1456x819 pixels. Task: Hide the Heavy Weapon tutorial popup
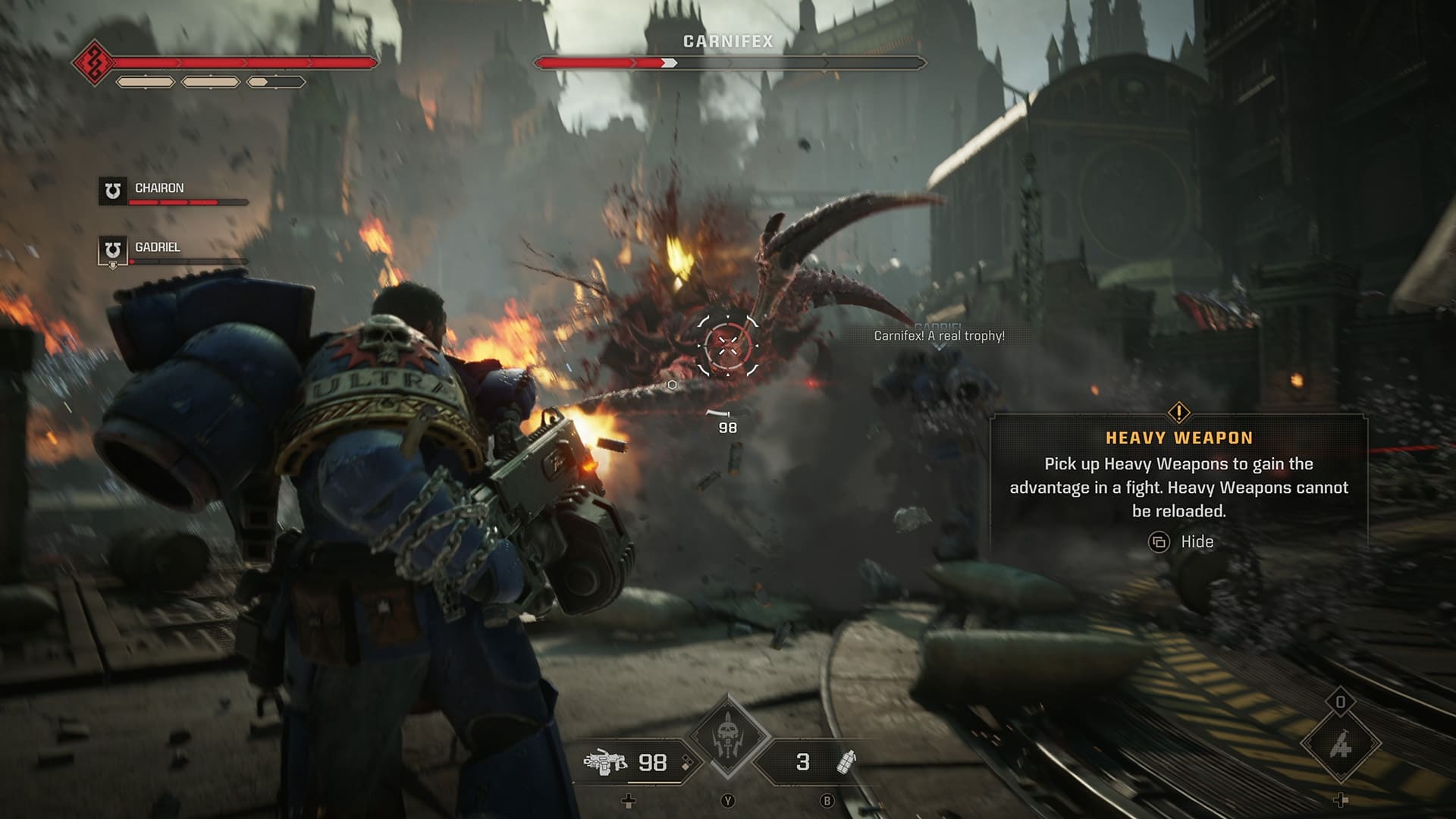1178,542
